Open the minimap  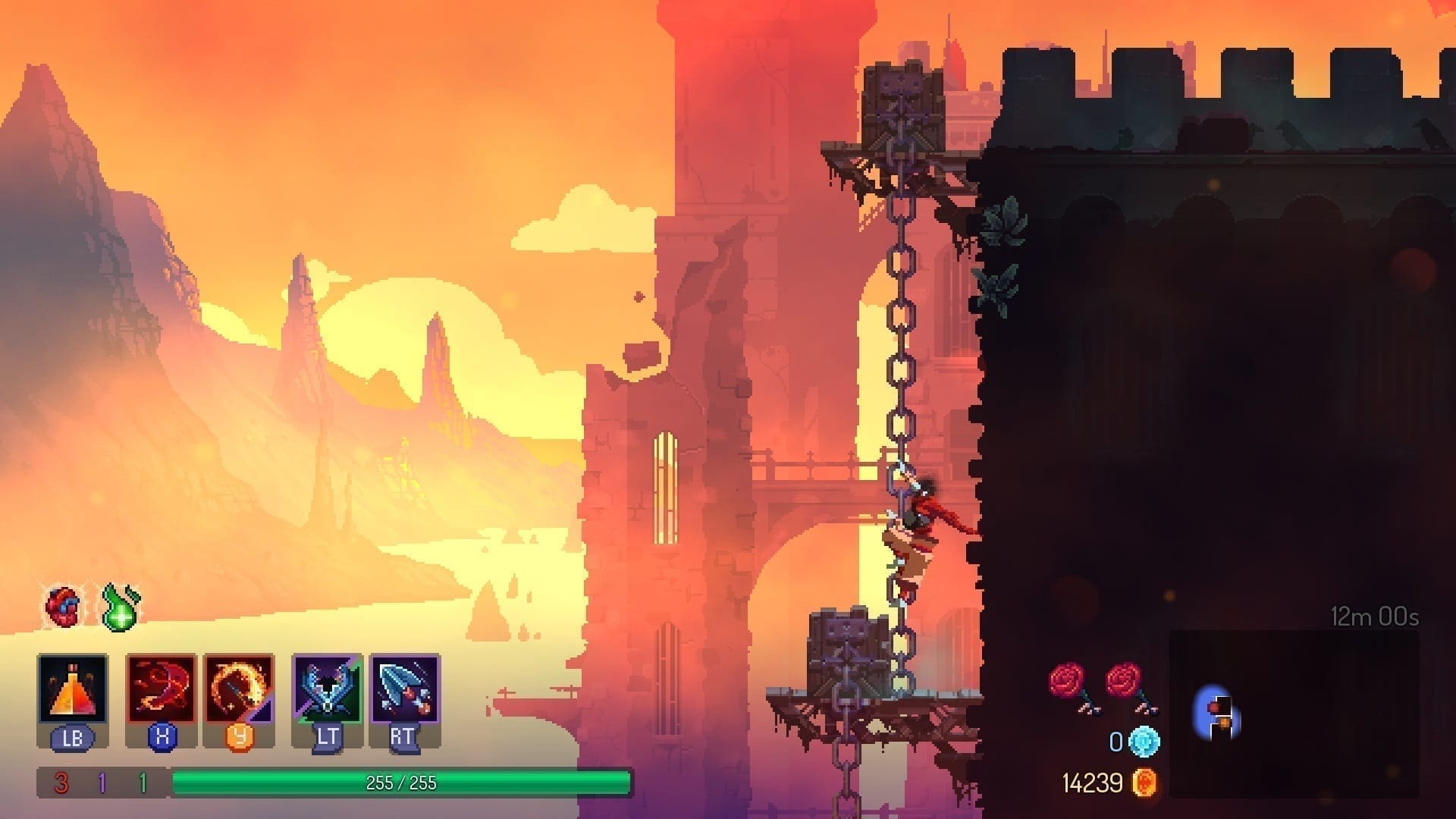click(x=1294, y=713)
